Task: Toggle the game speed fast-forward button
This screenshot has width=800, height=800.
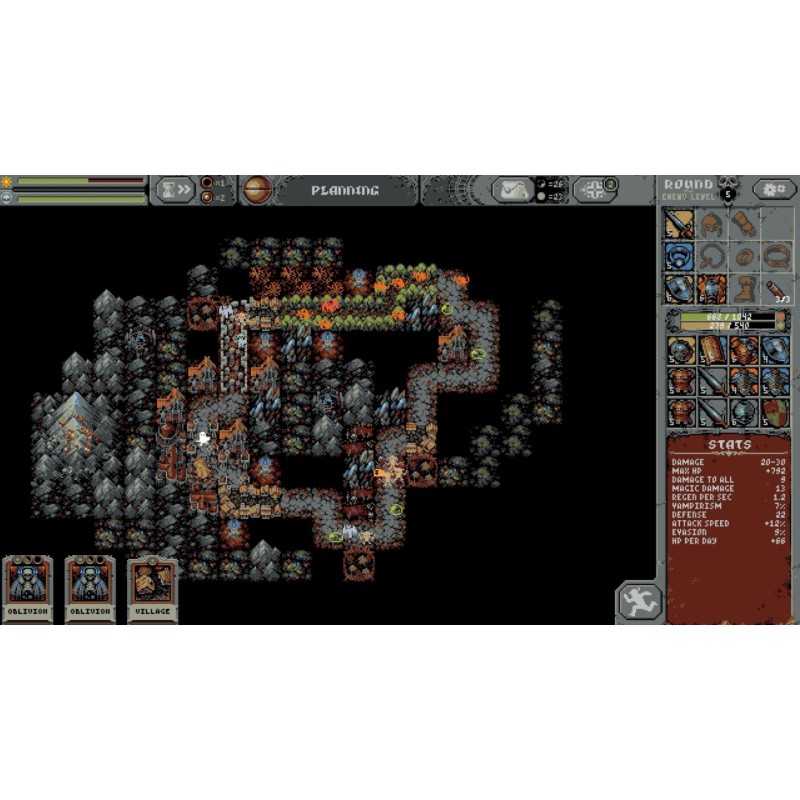Action: pos(173,190)
